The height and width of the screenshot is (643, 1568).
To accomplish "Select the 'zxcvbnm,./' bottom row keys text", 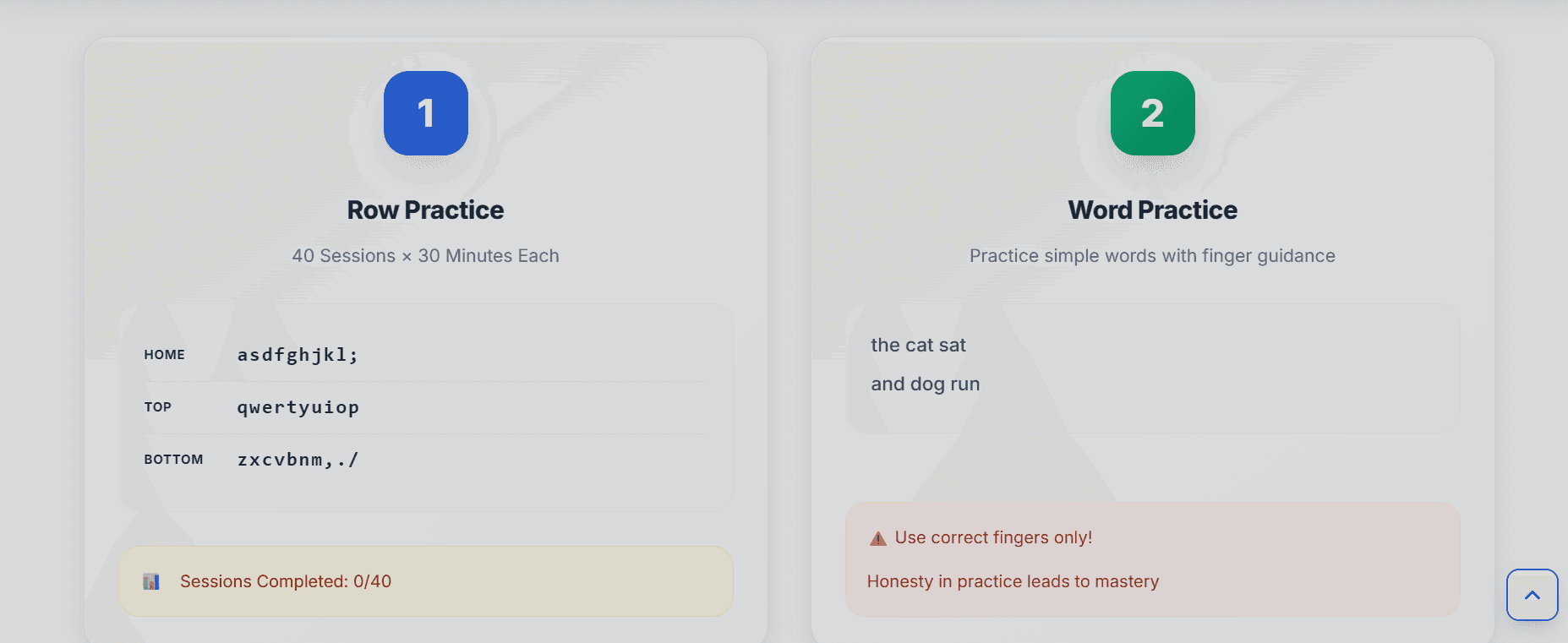I will 298,459.
